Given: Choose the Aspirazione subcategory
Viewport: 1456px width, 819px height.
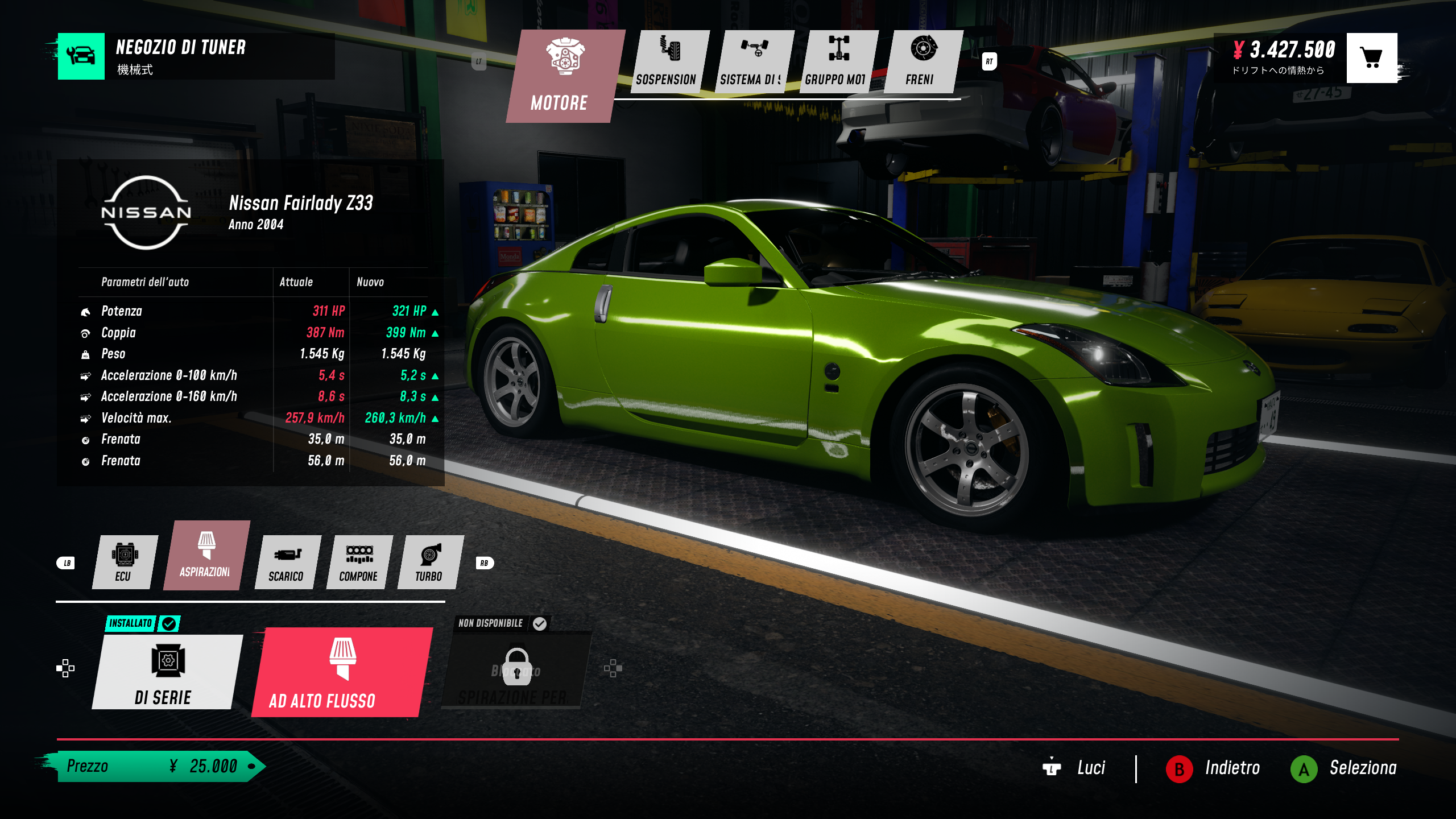Looking at the screenshot, I should [x=205, y=556].
